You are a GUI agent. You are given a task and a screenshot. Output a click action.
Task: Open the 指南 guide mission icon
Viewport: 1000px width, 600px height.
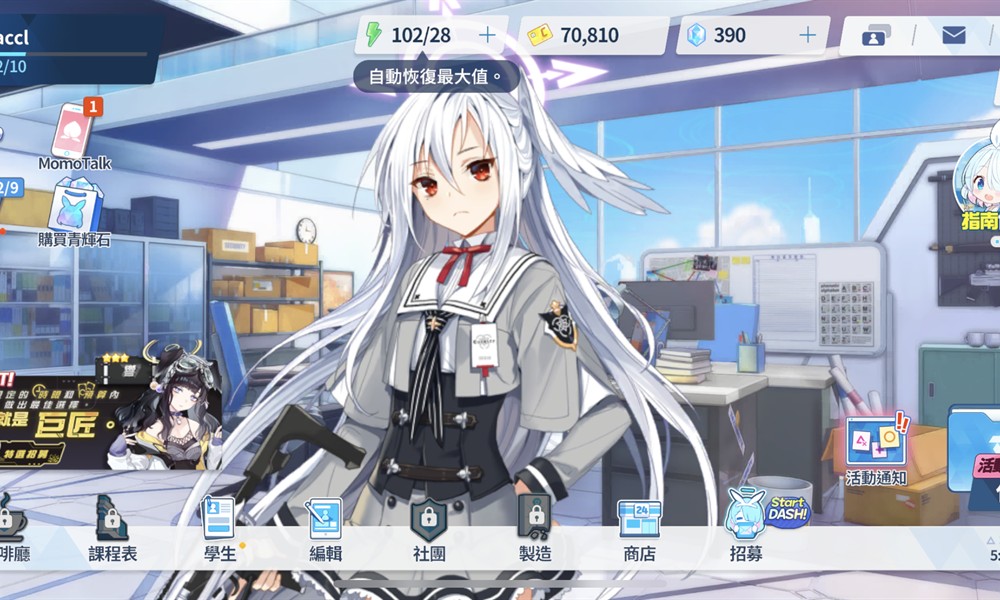(x=978, y=190)
